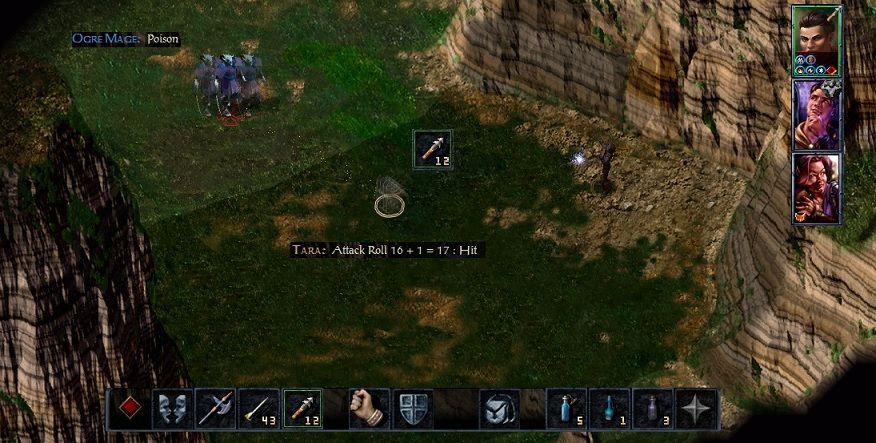Choose the highlighted throwing weapon slot with 12
Image resolution: width=876 pixels, height=443 pixels.
pyautogui.click(x=303, y=409)
